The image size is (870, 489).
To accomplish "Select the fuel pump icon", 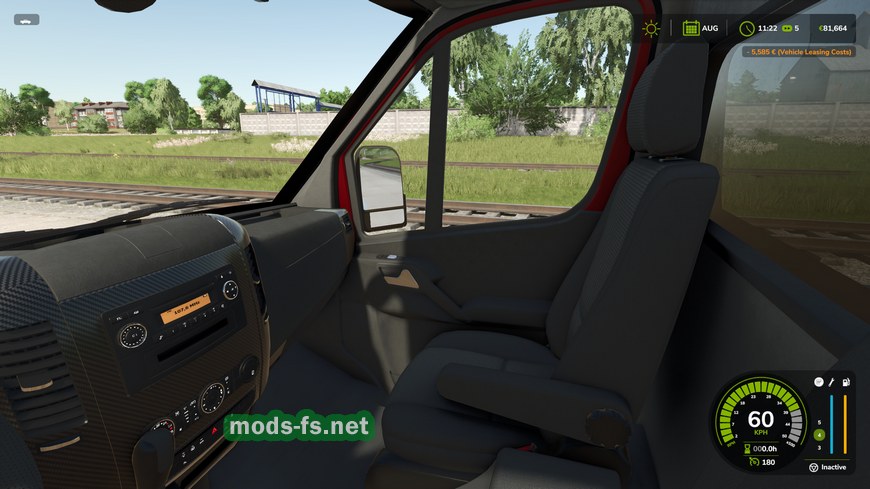I will (x=846, y=382).
